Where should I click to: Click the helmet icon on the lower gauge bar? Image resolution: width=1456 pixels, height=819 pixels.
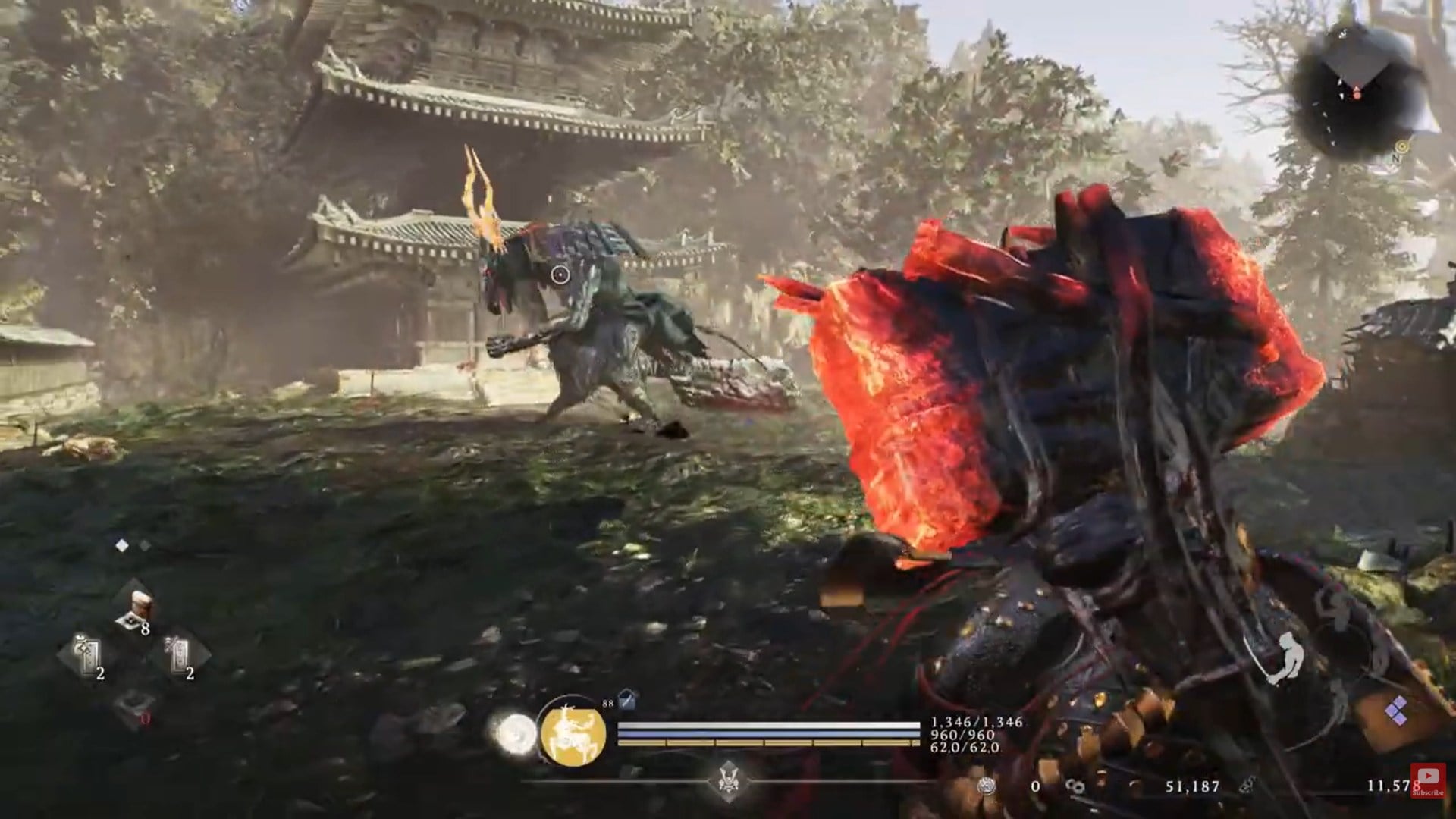(x=730, y=778)
